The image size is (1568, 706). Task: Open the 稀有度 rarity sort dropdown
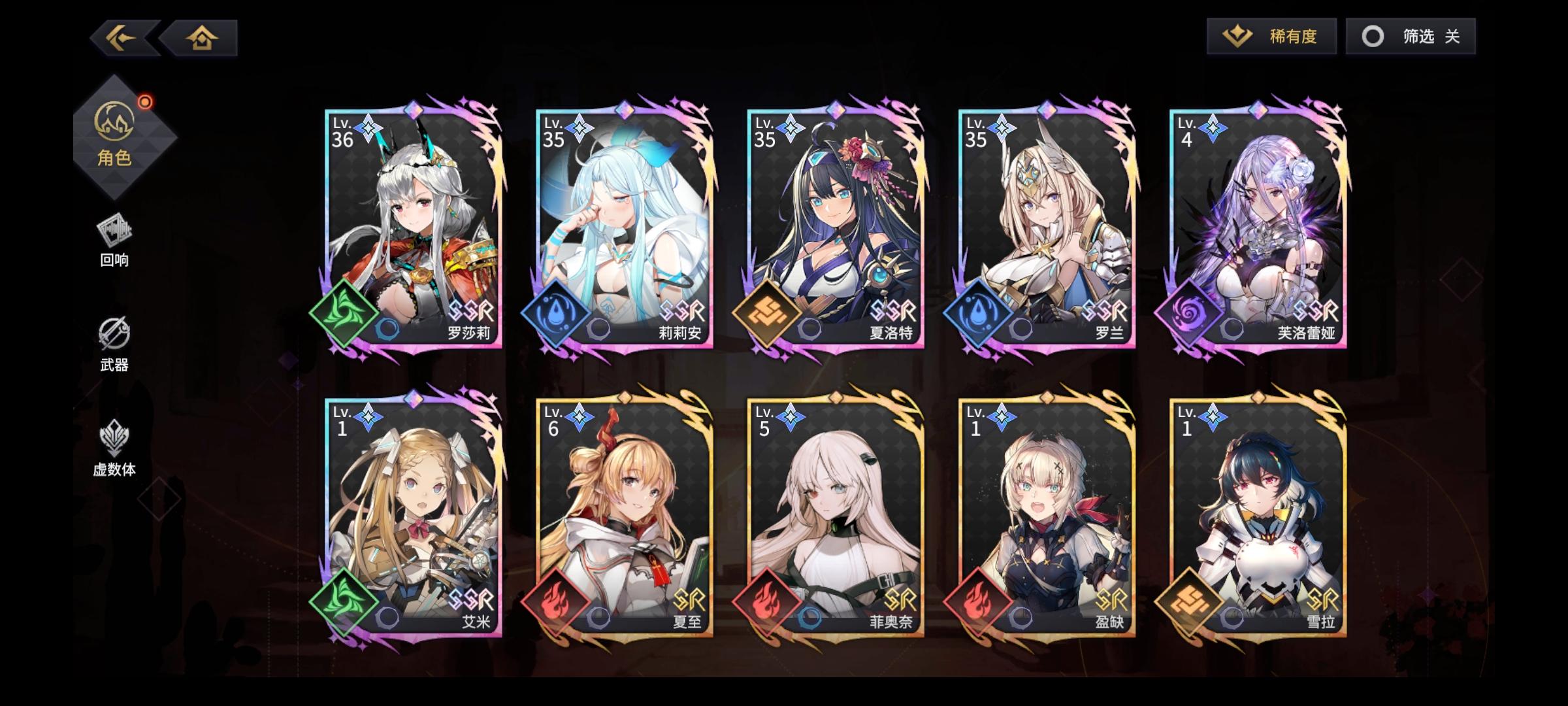click(x=1273, y=36)
